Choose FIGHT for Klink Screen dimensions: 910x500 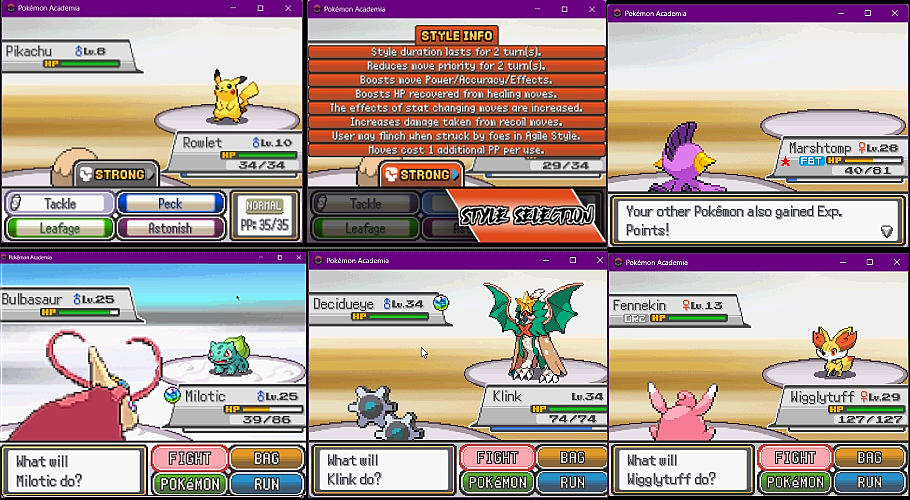point(497,459)
